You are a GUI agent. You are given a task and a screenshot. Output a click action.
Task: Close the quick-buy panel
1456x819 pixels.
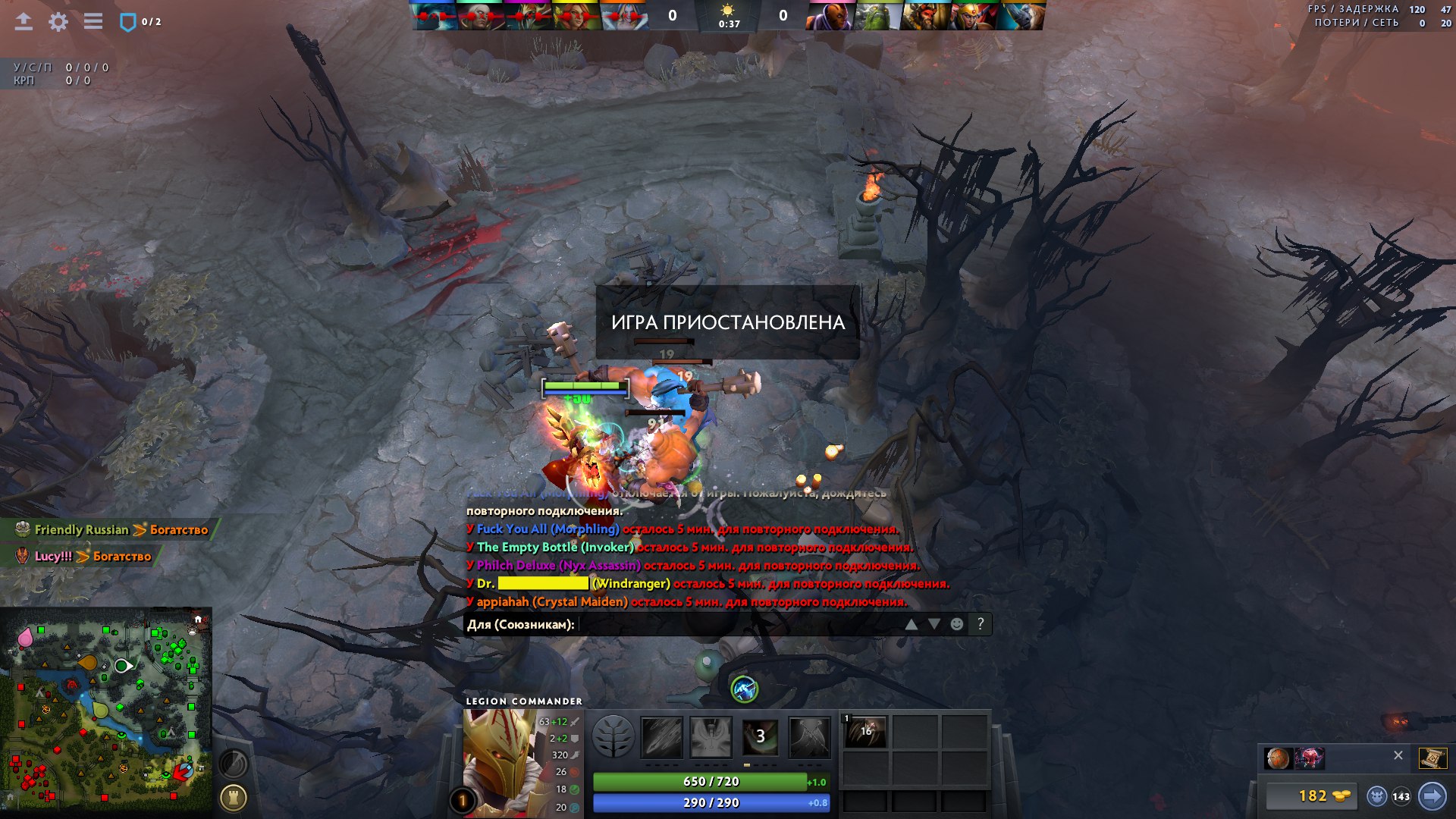[x=1398, y=755]
